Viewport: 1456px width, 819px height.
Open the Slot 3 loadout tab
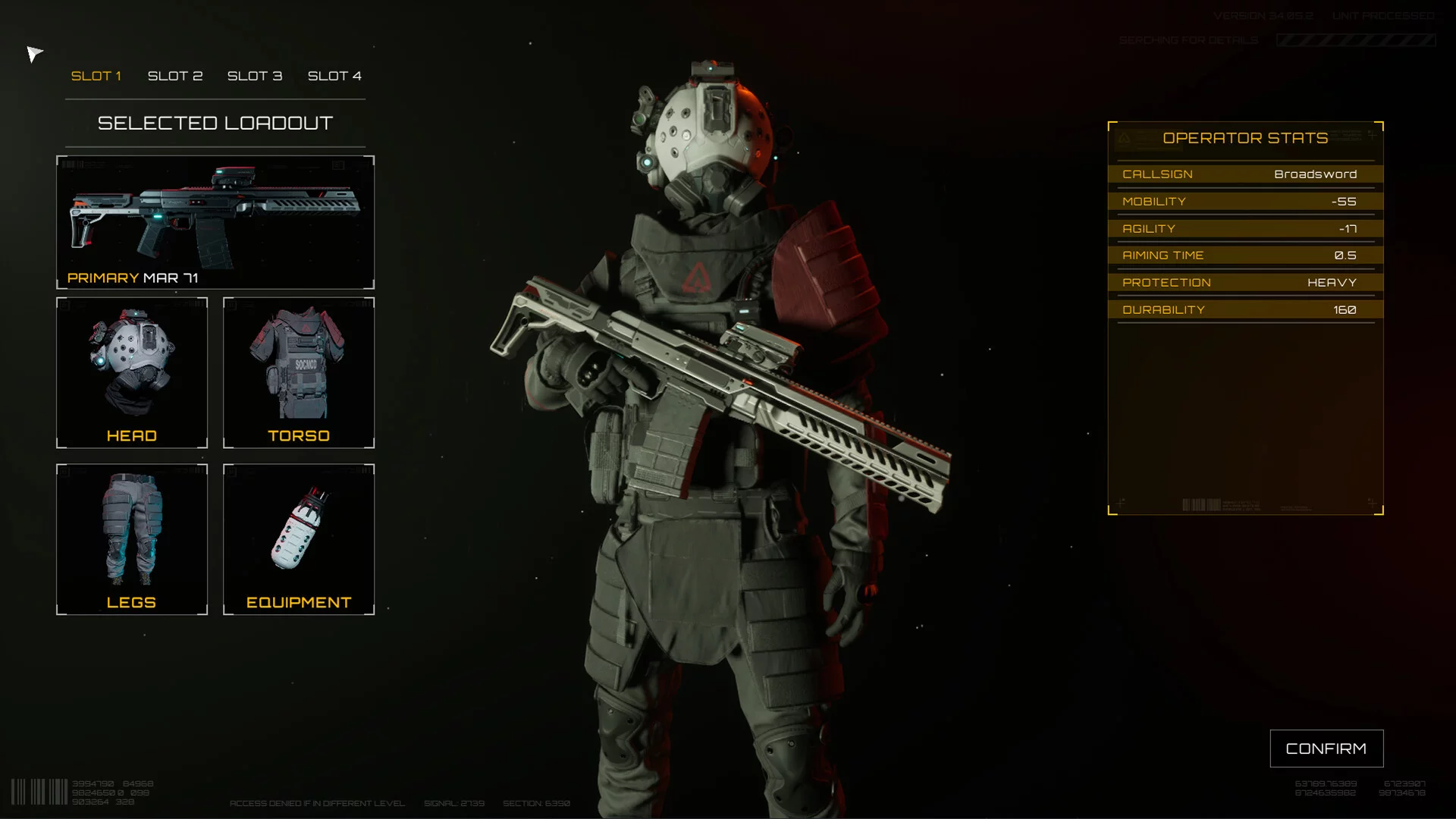[x=255, y=76]
